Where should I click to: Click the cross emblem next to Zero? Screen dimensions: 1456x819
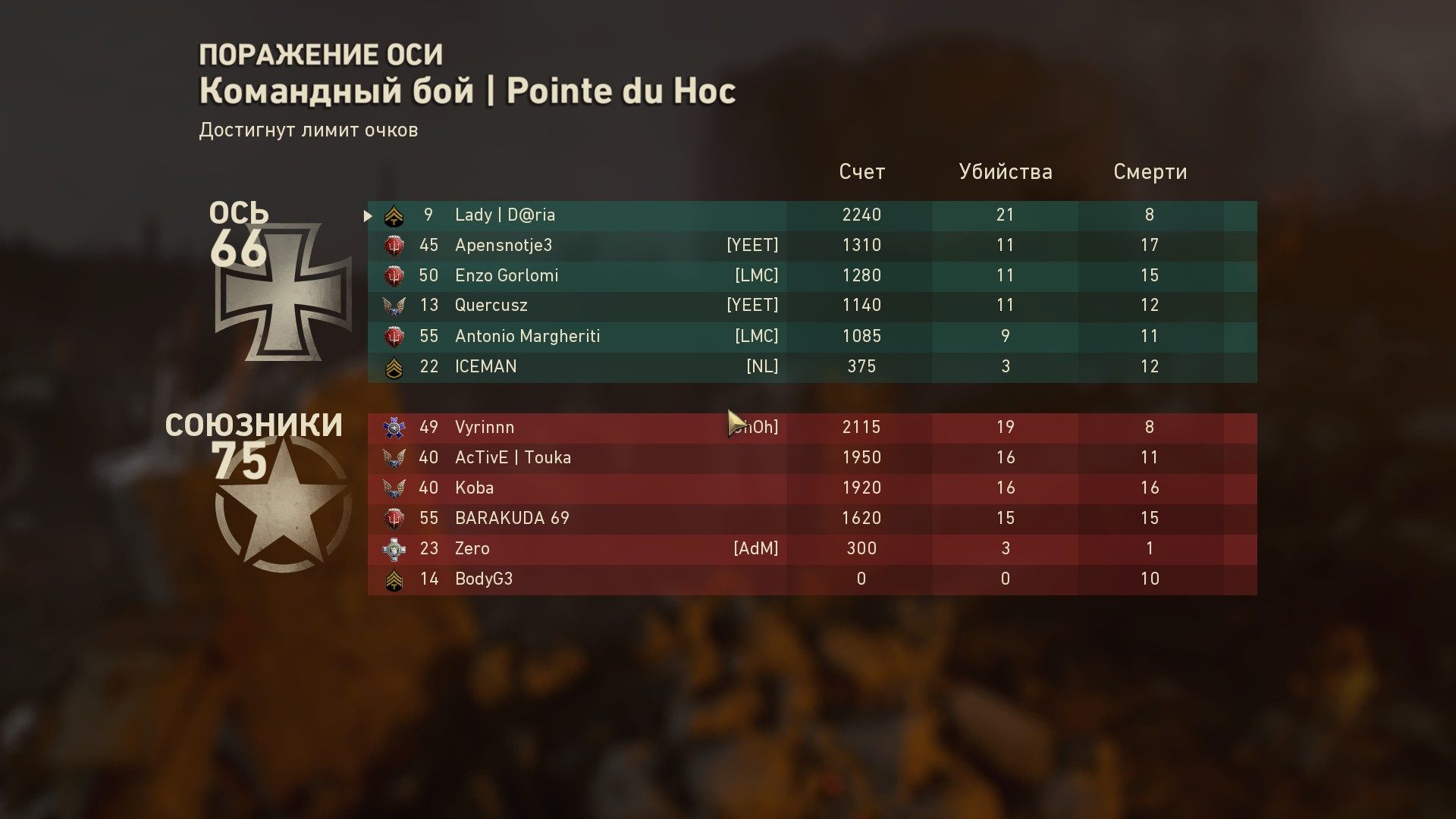click(x=394, y=548)
